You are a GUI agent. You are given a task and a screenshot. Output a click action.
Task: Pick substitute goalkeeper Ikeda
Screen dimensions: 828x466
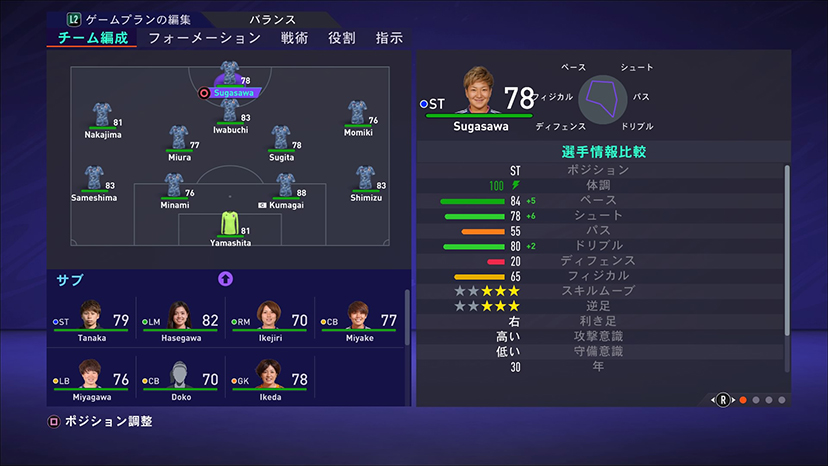(x=270, y=380)
